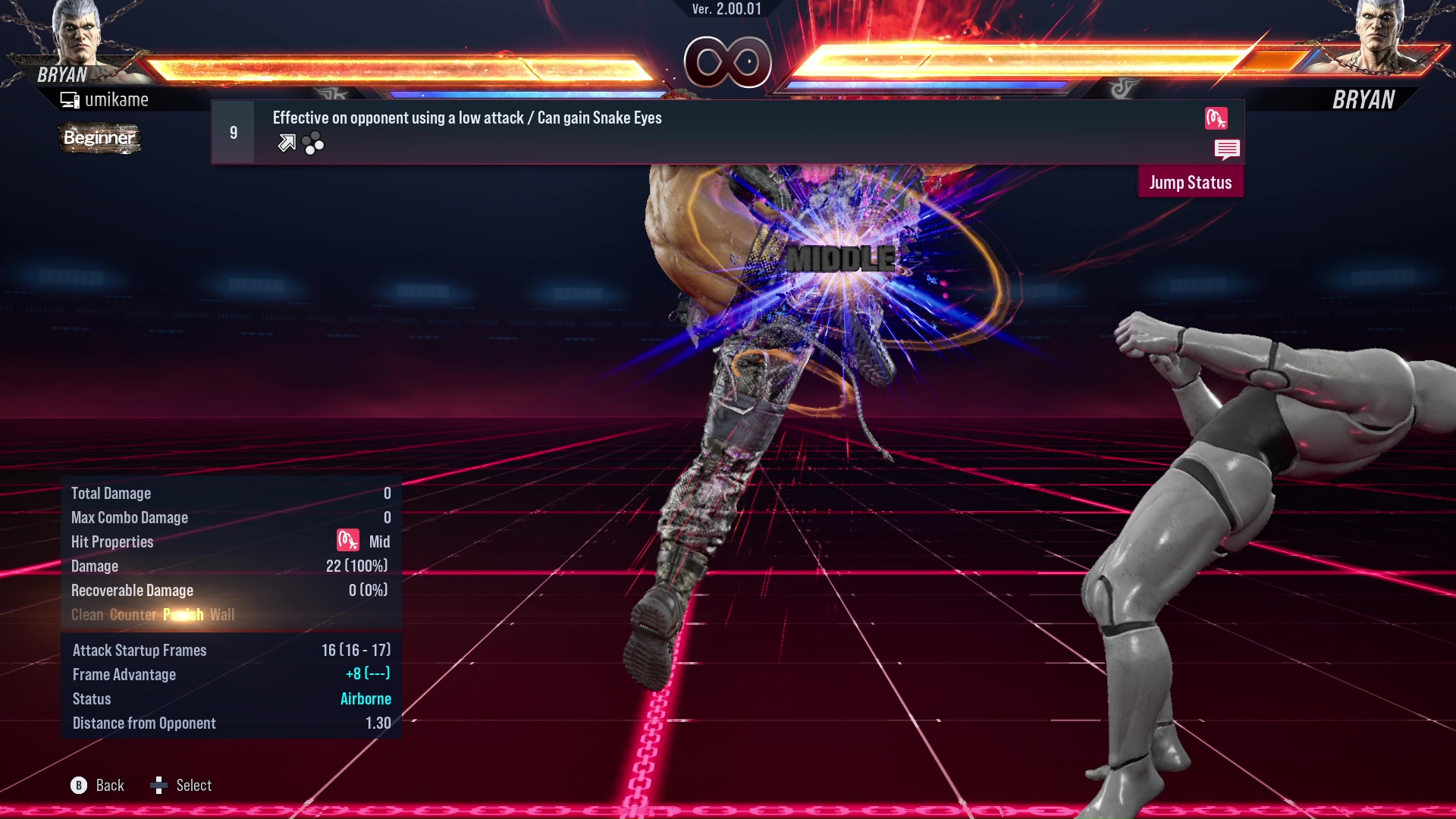Click the Jump Status label
The height and width of the screenshot is (819, 1456).
(x=1191, y=182)
